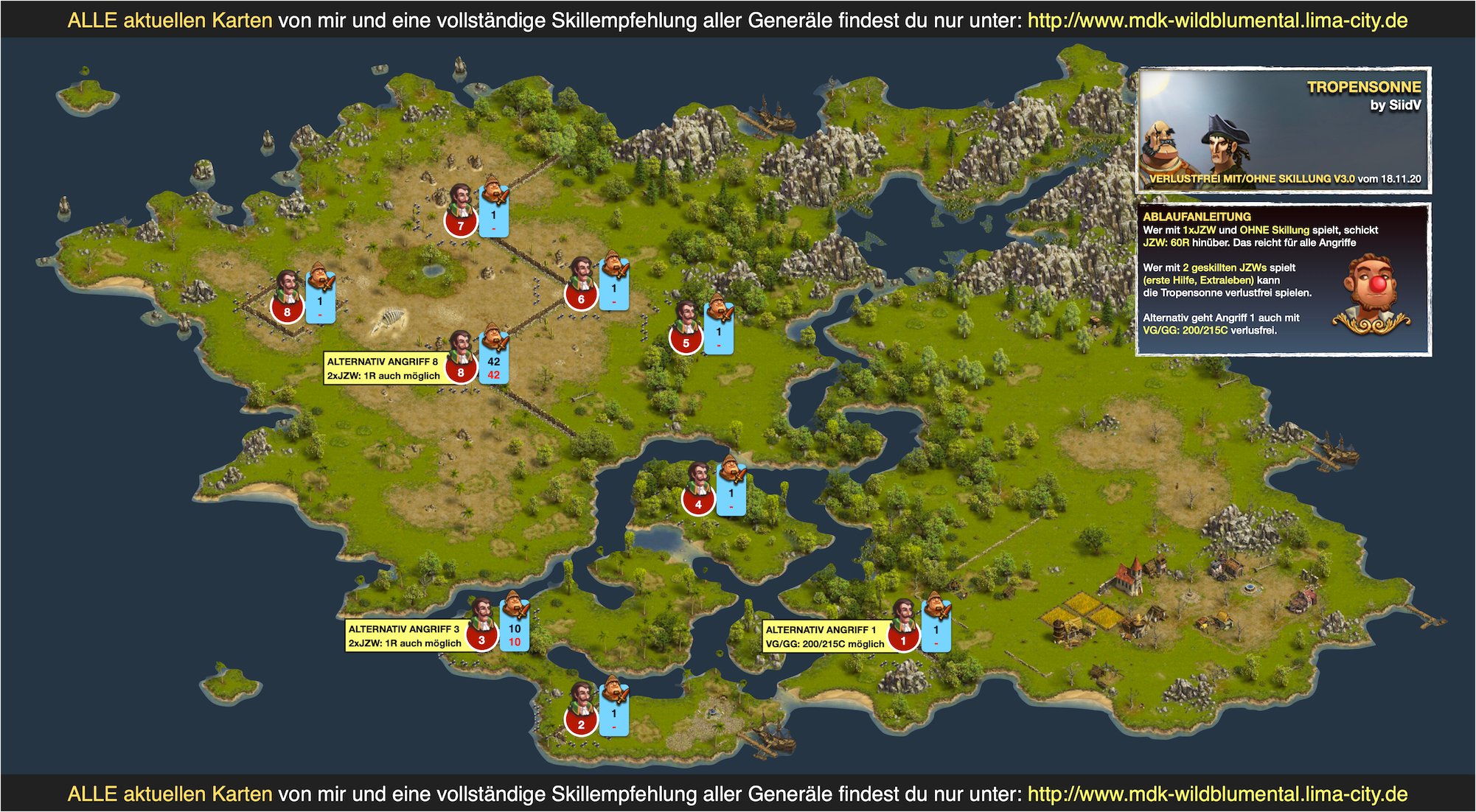Click the red attack marker numbered 2

pyautogui.click(x=581, y=724)
